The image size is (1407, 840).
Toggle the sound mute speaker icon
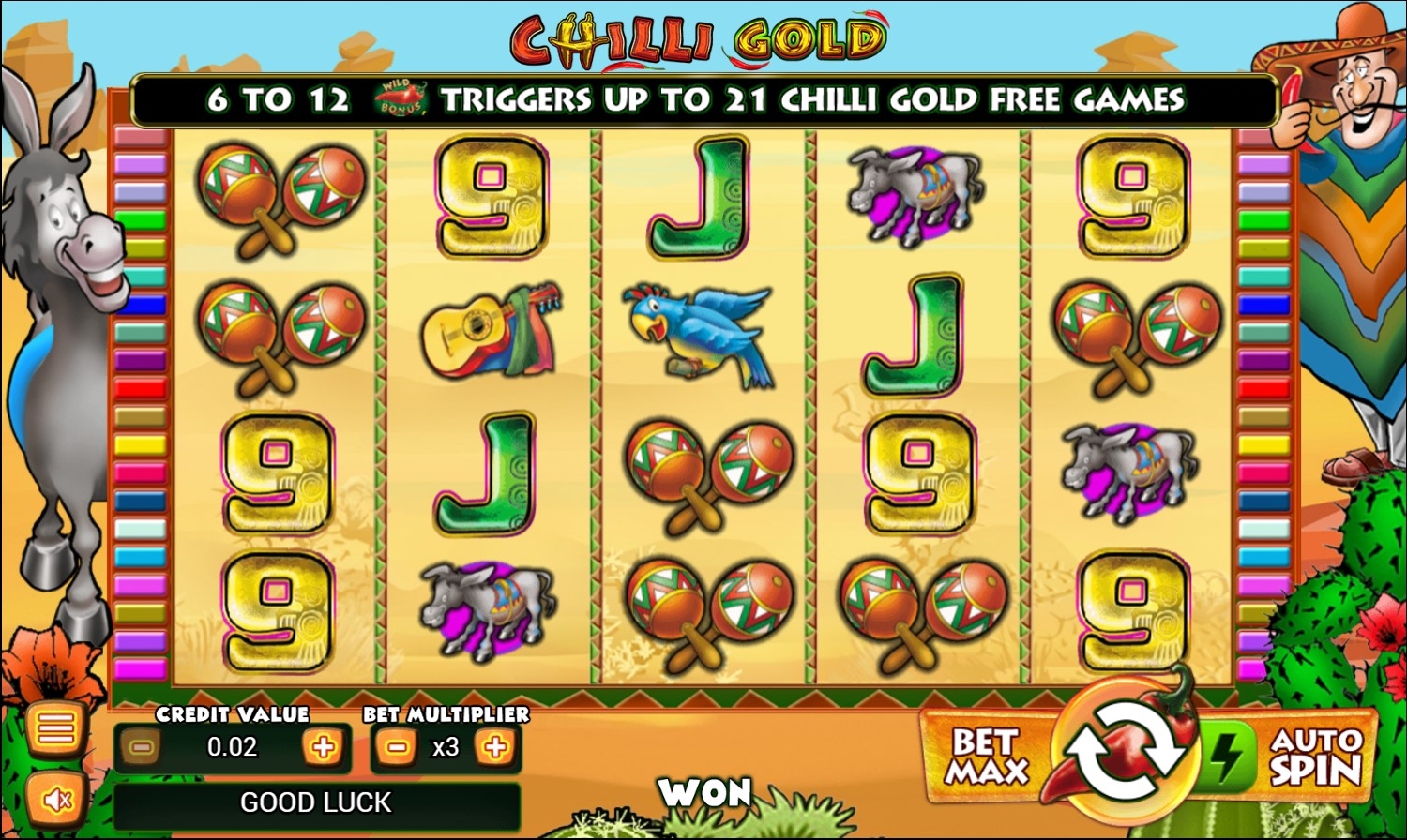(55, 800)
